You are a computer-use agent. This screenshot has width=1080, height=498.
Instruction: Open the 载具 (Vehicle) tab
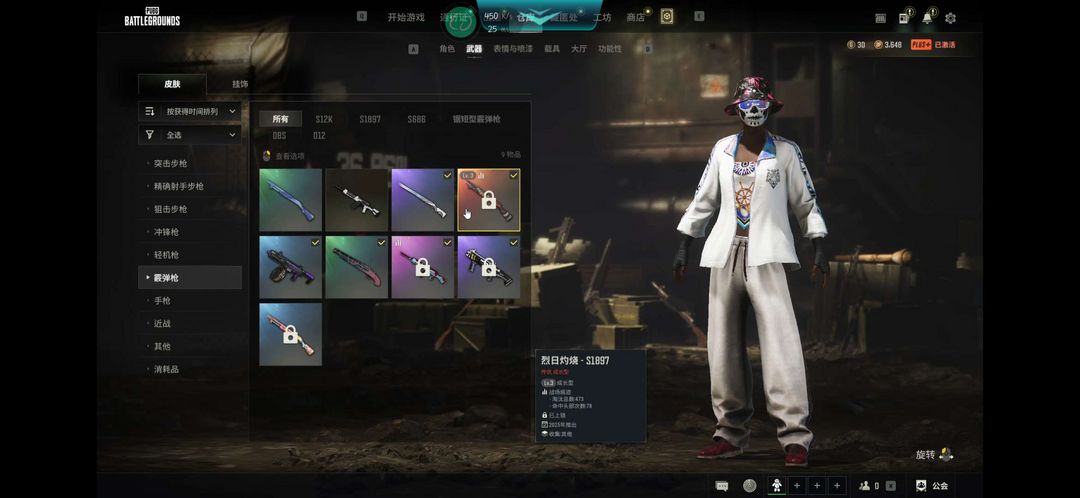[x=552, y=48]
